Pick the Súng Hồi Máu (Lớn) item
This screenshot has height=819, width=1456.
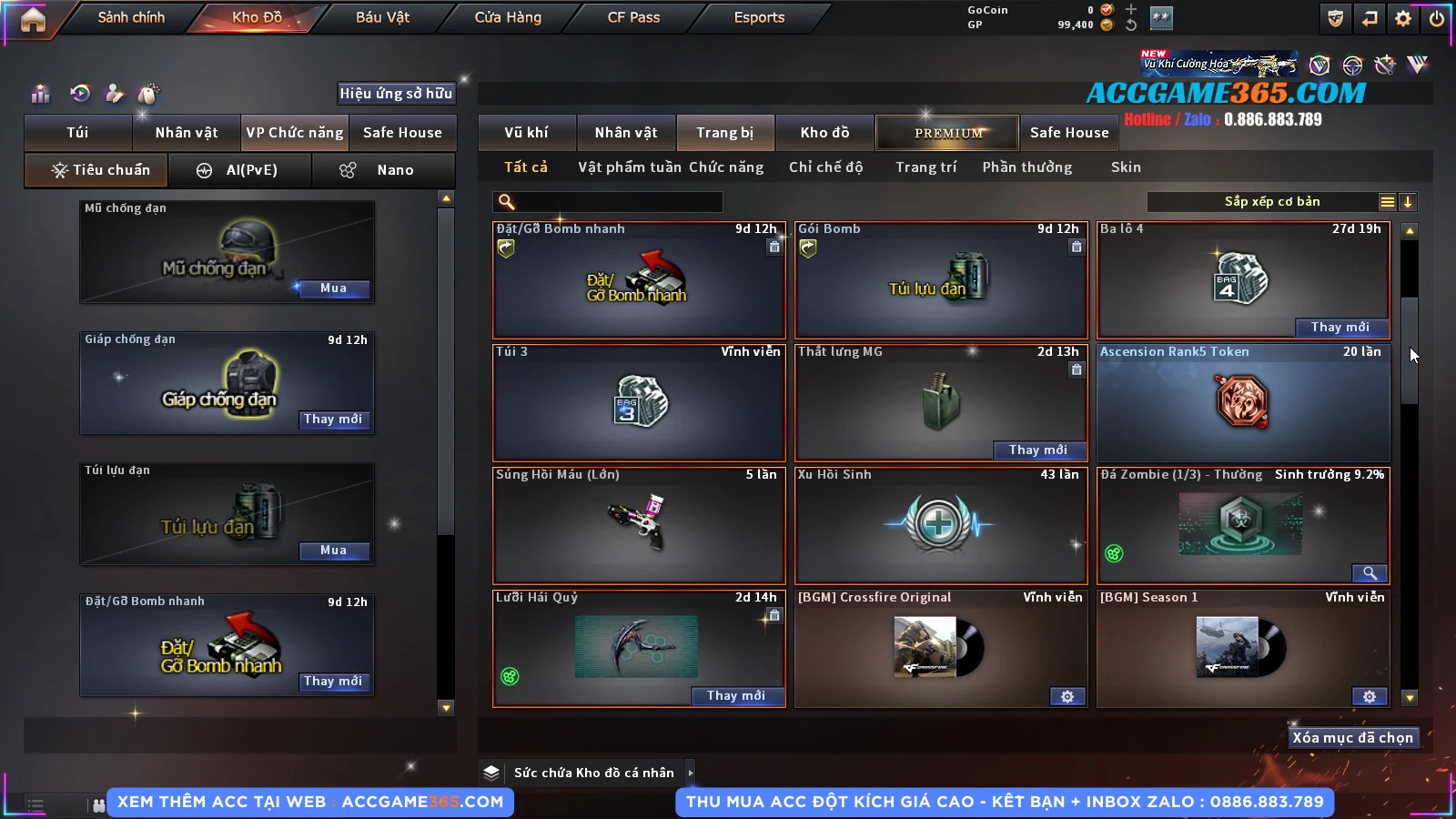pyautogui.click(x=638, y=526)
